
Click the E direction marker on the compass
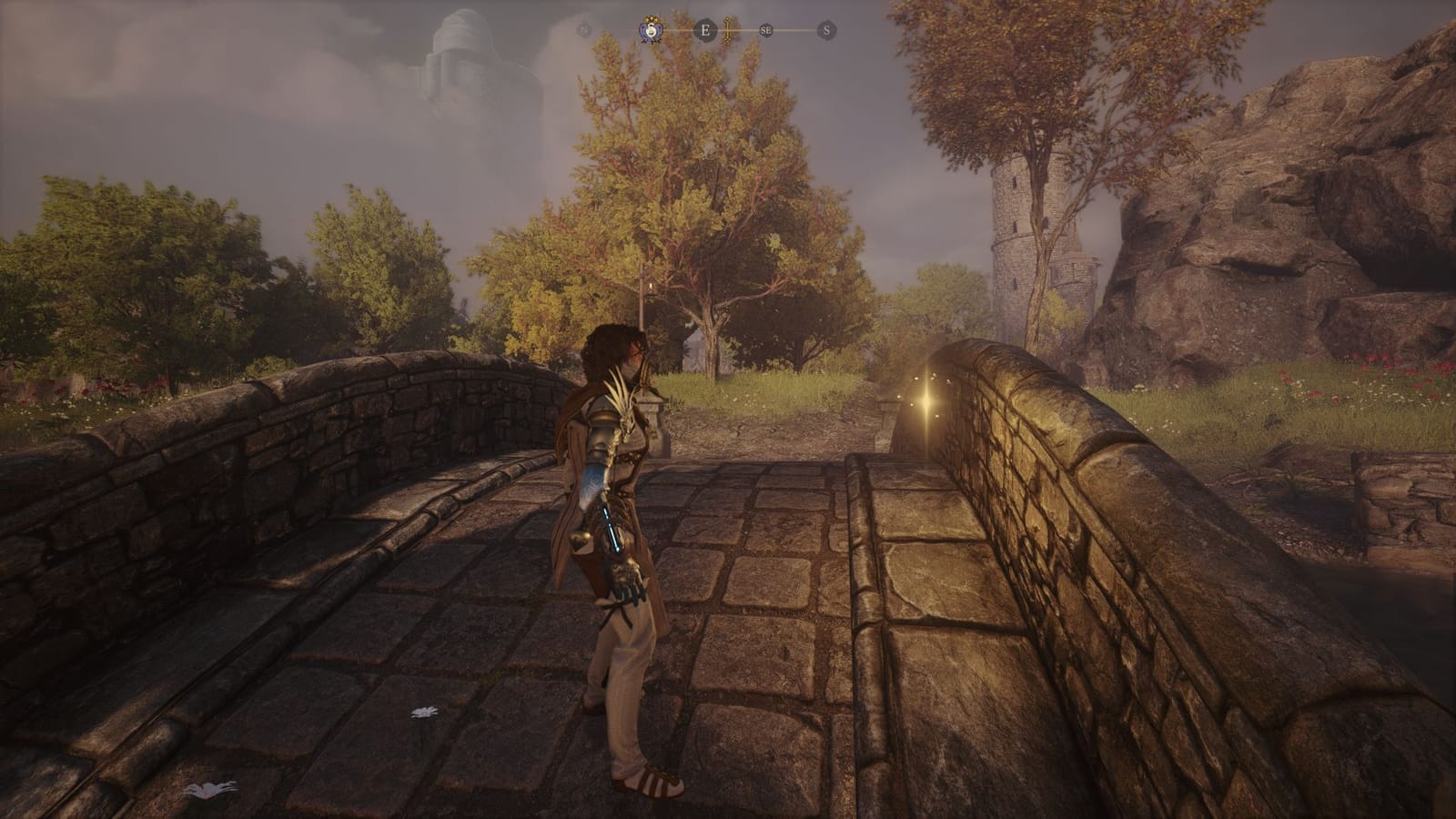[704, 29]
